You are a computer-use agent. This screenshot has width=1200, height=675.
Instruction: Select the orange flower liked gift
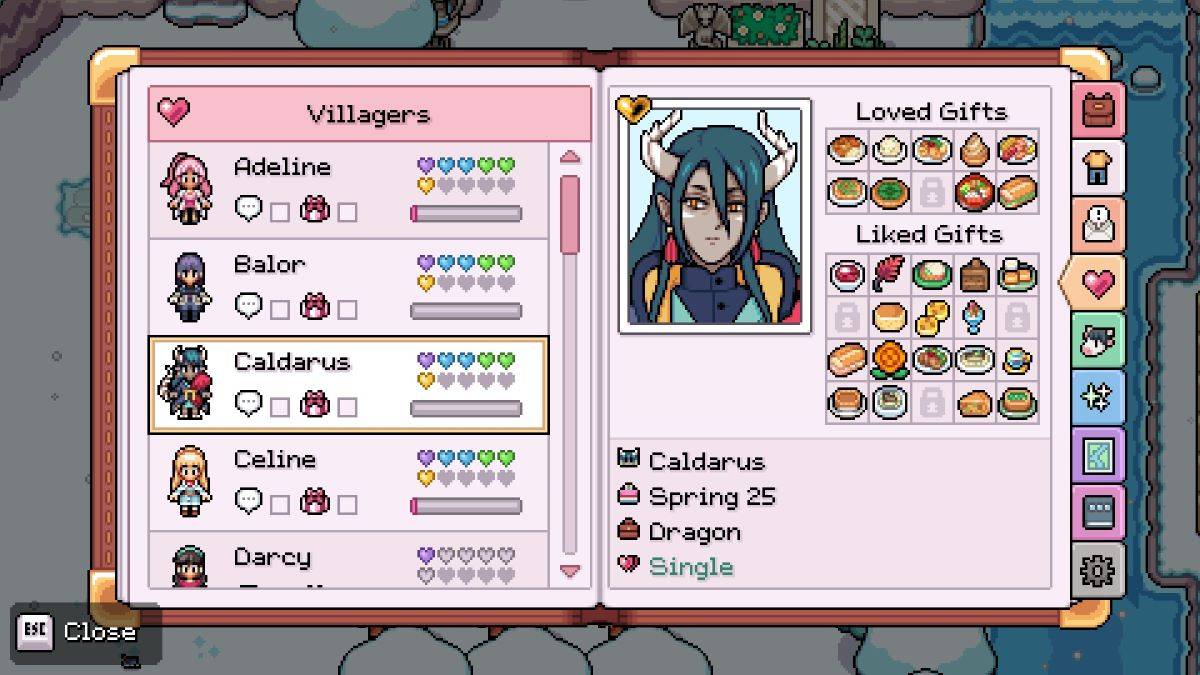(x=889, y=358)
